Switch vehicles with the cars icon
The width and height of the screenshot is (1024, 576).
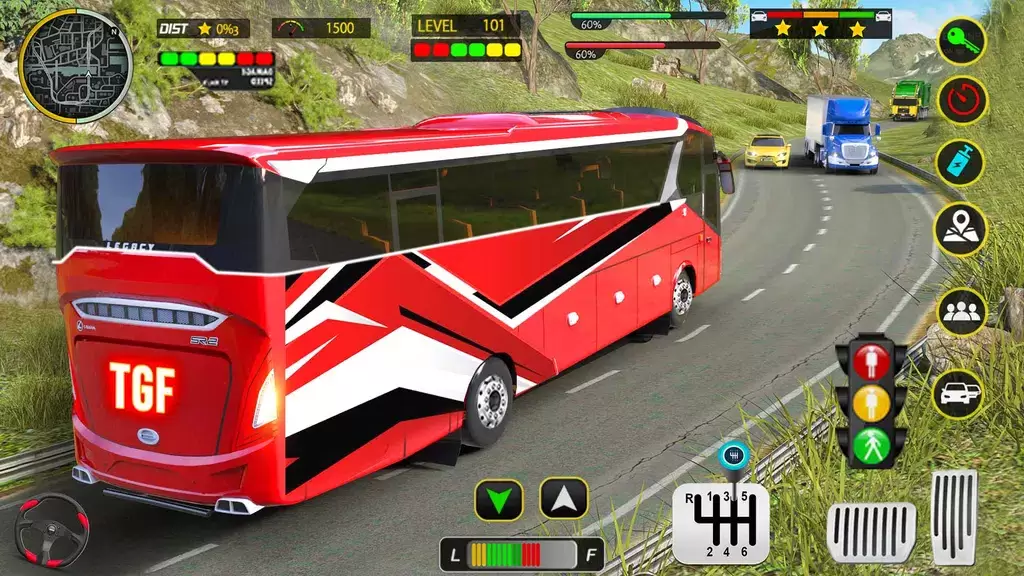[958, 393]
